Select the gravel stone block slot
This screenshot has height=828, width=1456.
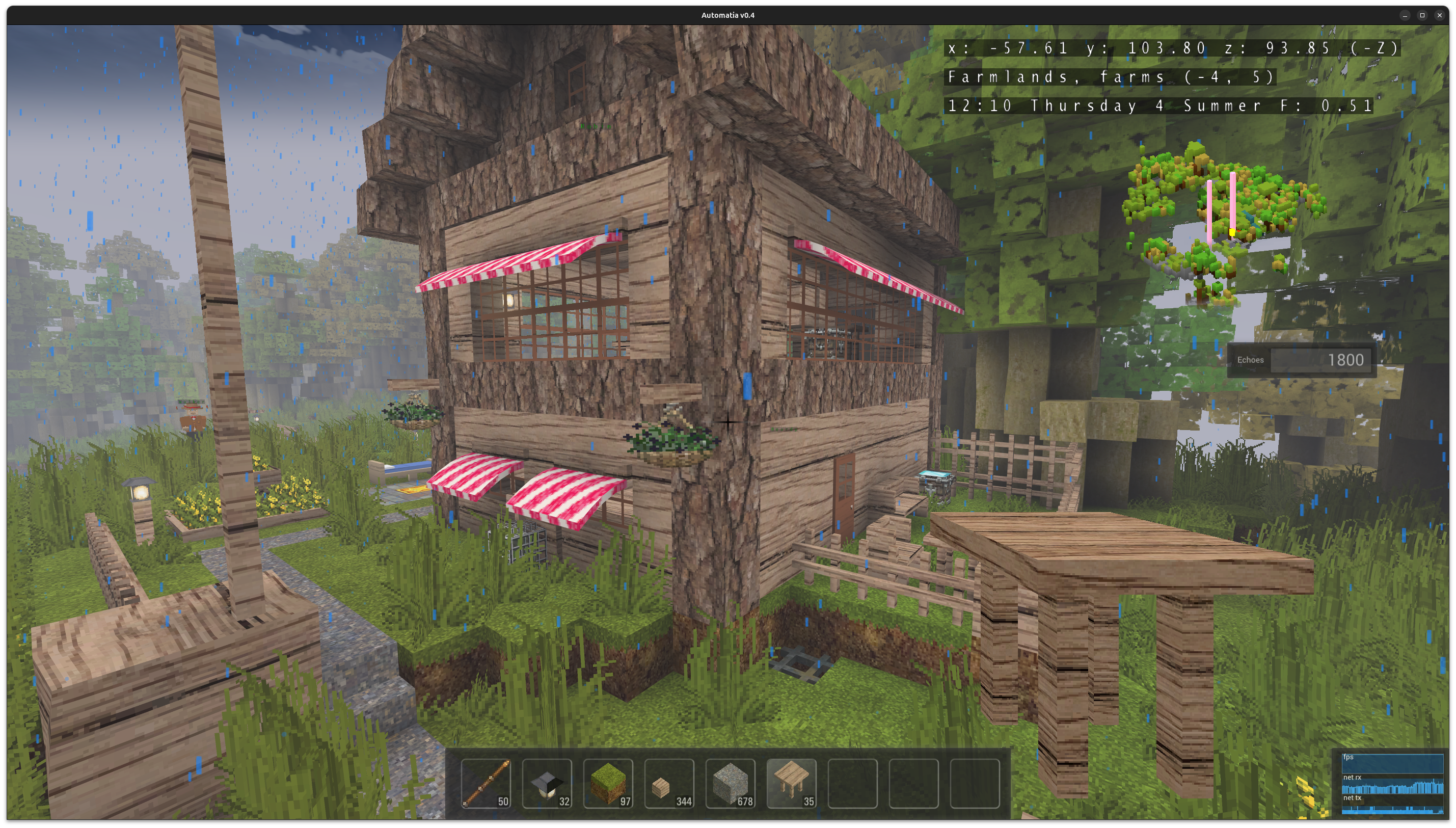(x=730, y=783)
